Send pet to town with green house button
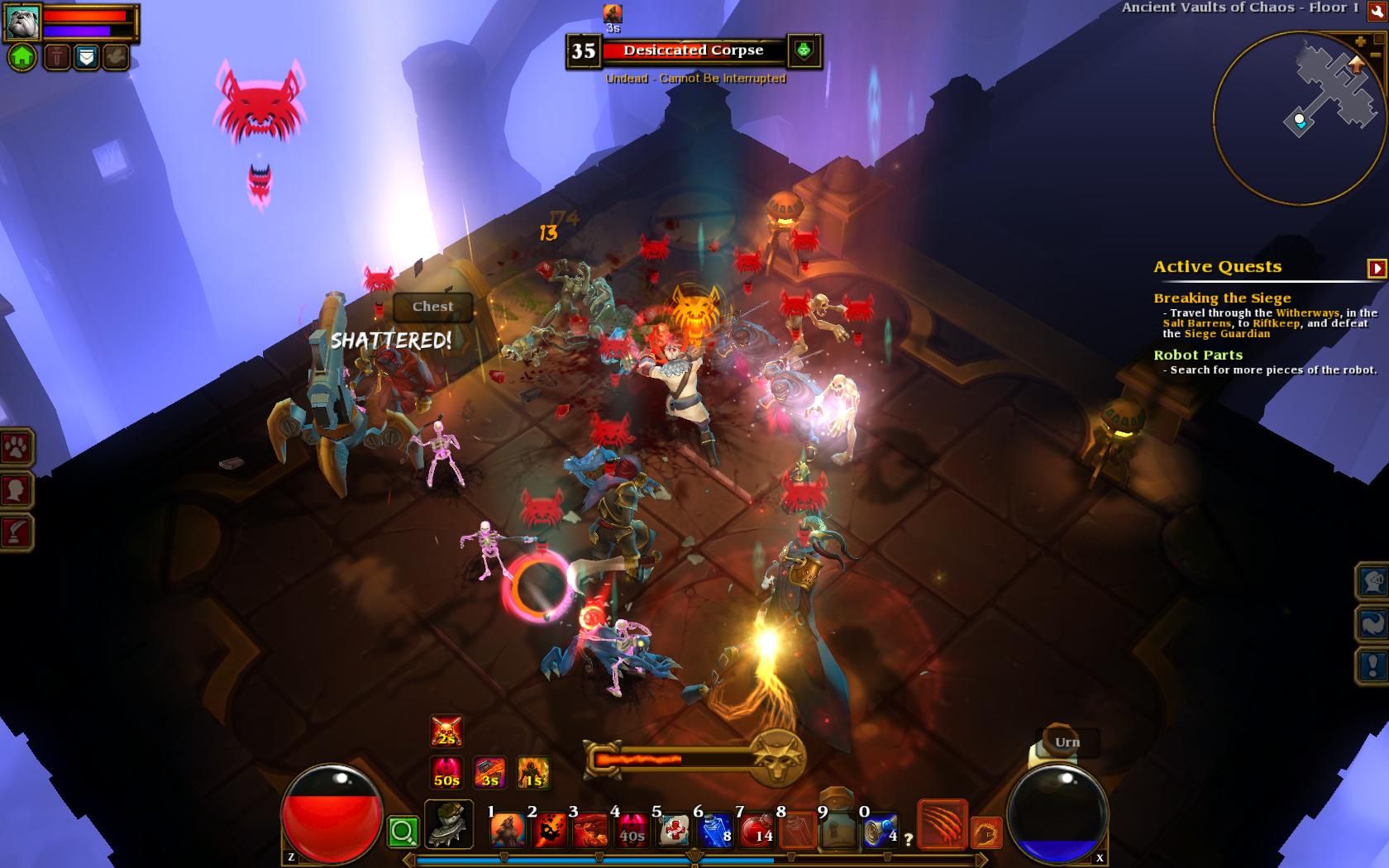1389x868 pixels. point(22,57)
